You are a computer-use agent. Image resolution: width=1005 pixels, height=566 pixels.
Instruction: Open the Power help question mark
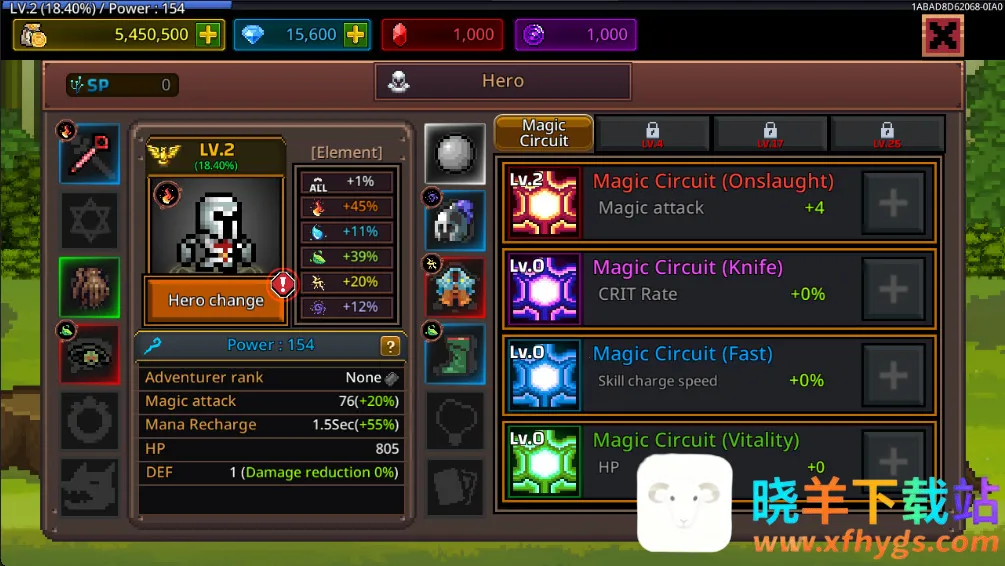(x=390, y=346)
